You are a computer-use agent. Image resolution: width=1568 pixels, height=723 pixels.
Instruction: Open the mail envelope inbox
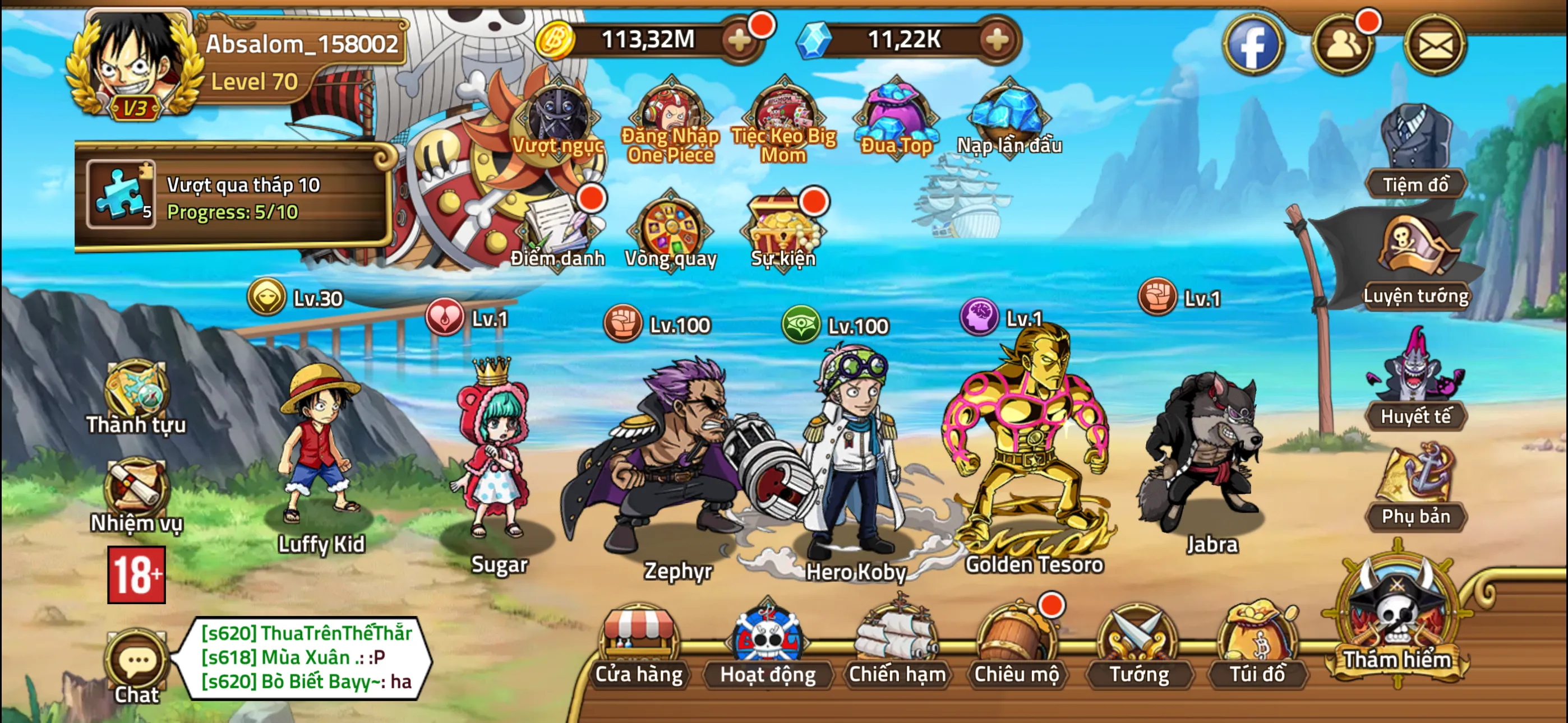(1435, 44)
